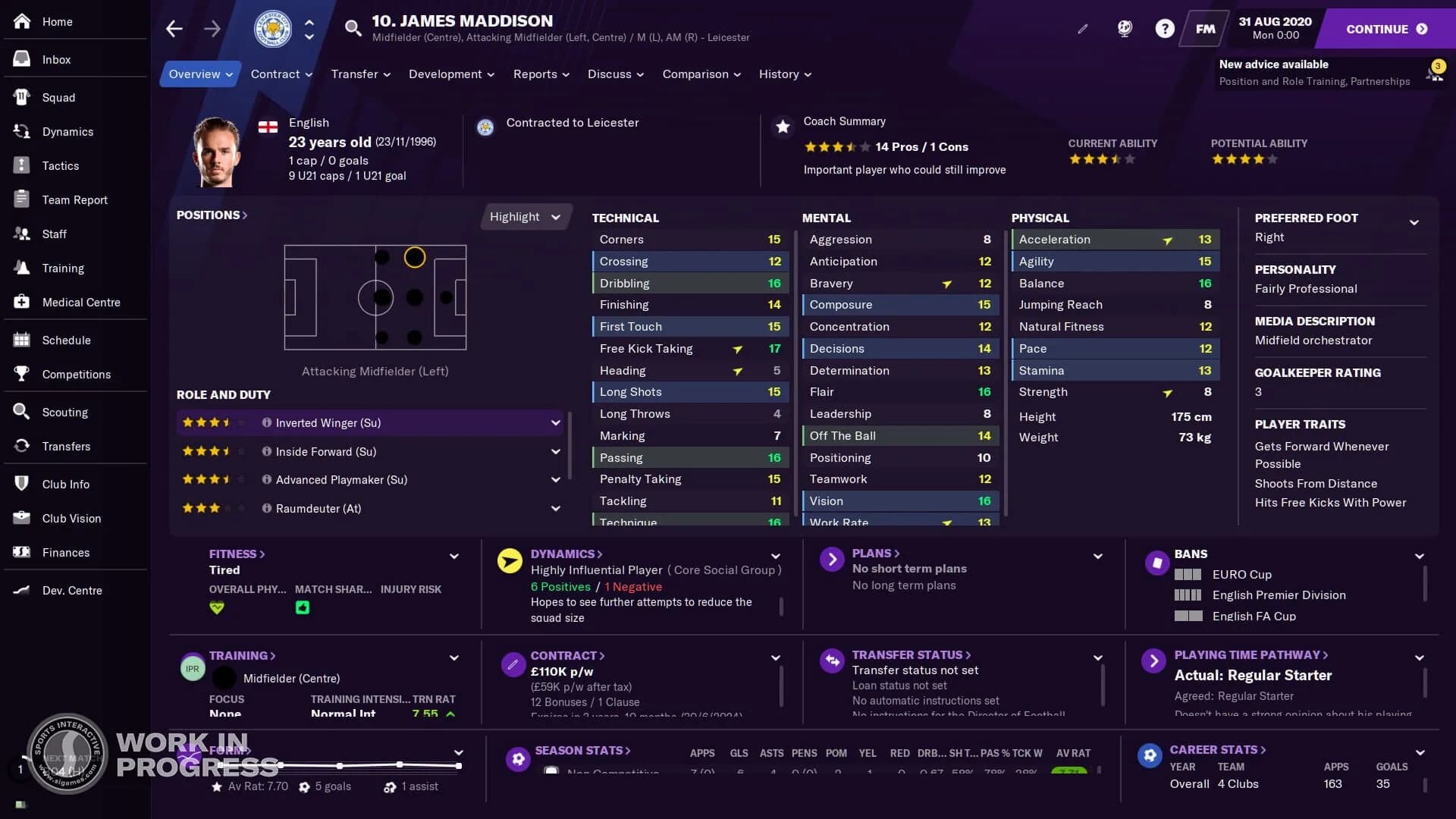Click the edit pencil icon
Image resolution: width=1456 pixels, height=819 pixels.
tap(1083, 29)
